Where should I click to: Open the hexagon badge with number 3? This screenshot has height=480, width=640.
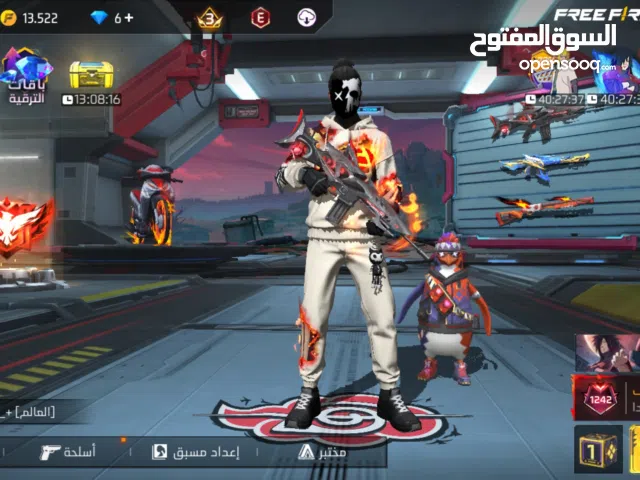[x=210, y=17]
